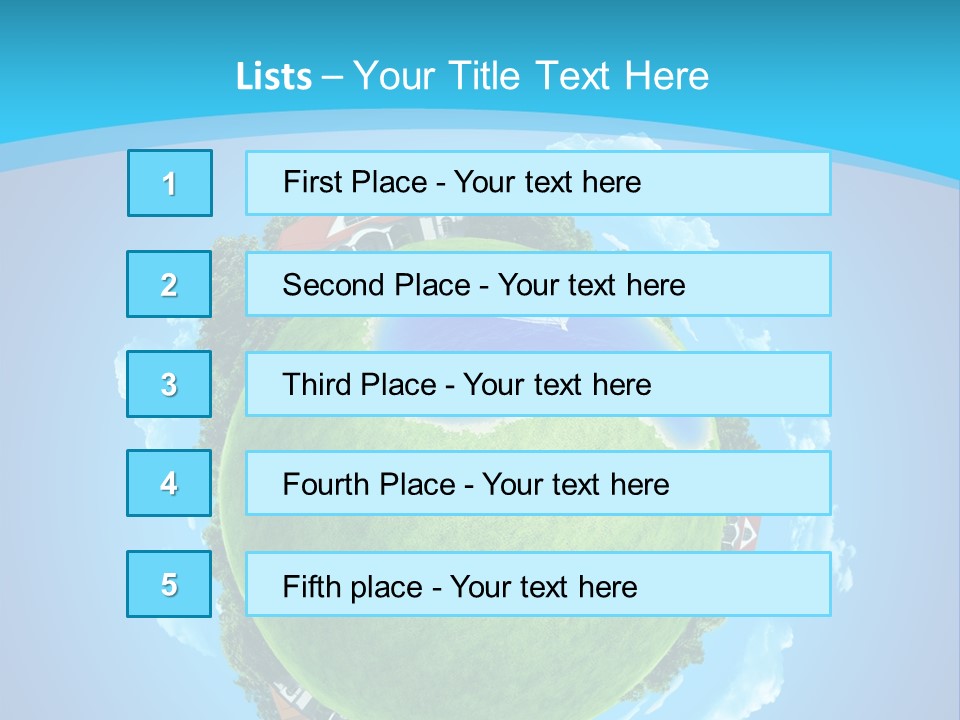The width and height of the screenshot is (960, 720).
Task: Select the number 4 box
Action: point(169,483)
